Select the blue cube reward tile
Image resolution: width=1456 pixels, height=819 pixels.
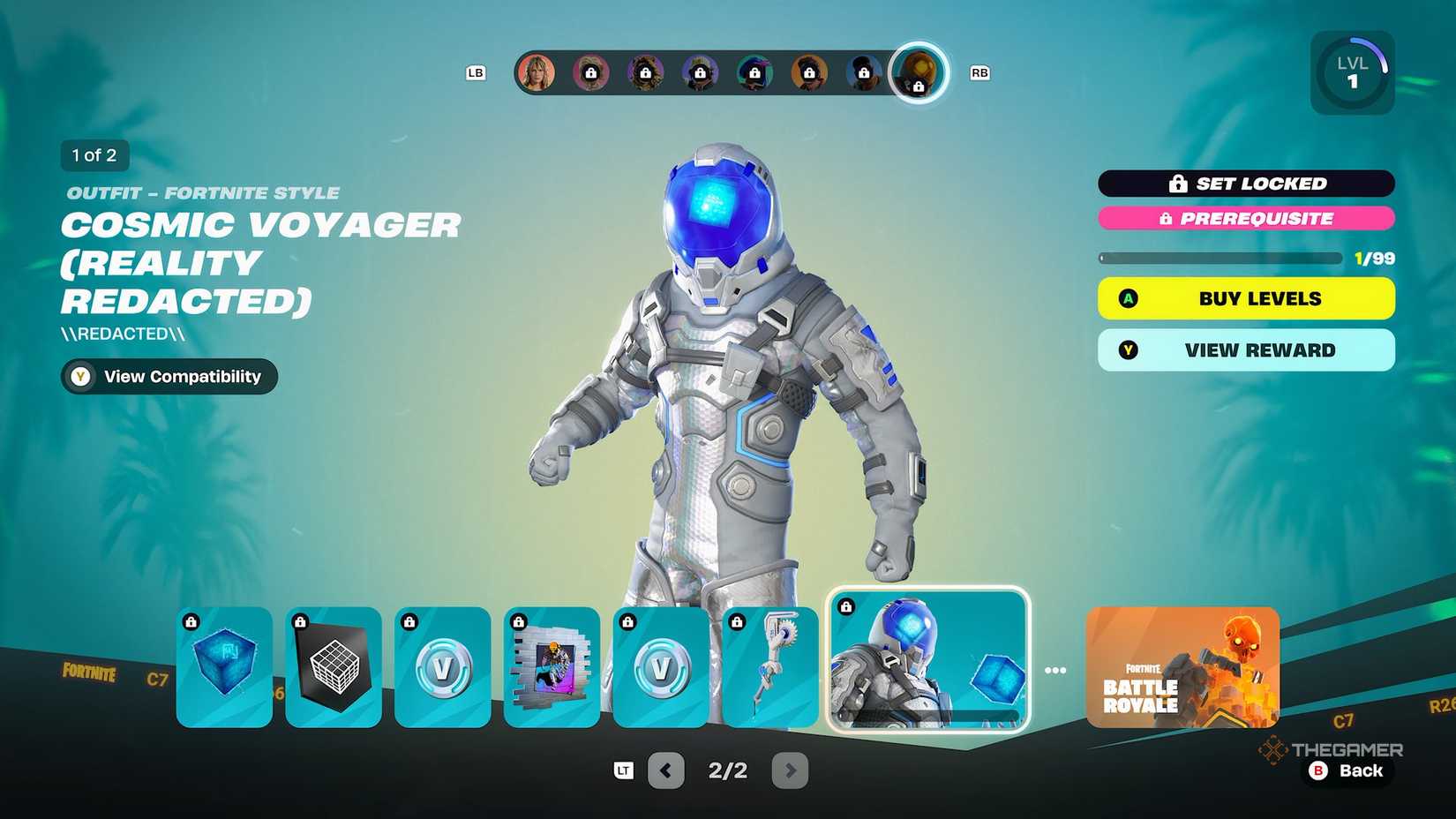pos(225,668)
